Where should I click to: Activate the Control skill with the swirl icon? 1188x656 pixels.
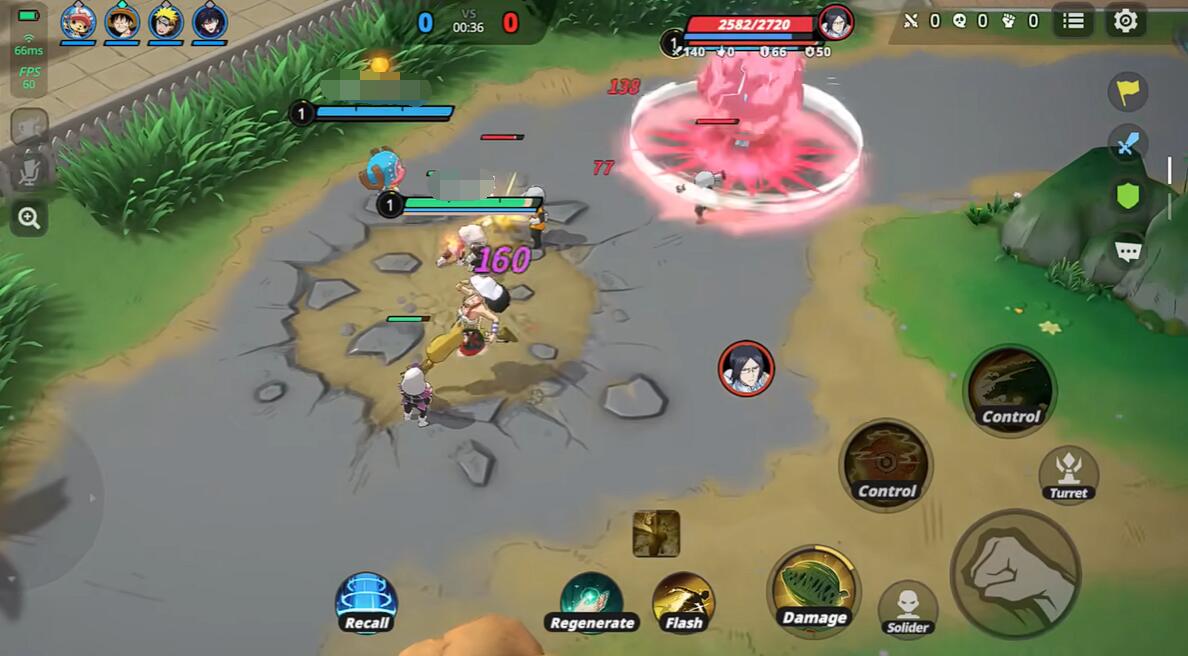coord(885,464)
